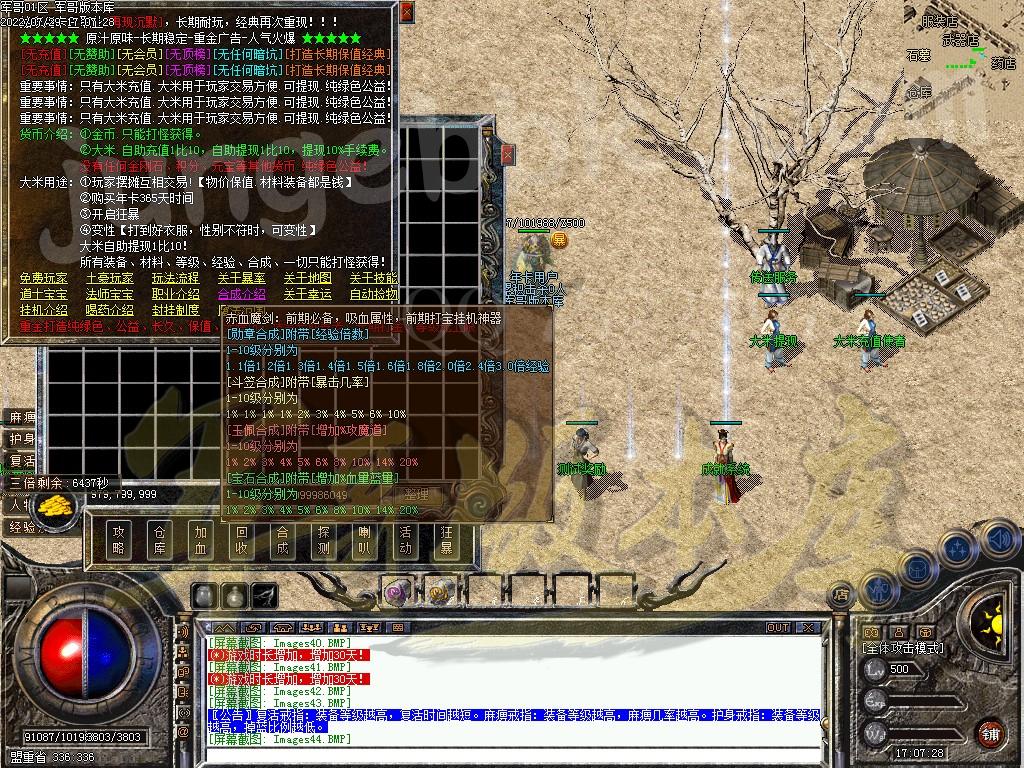The image size is (1024, 768).
Task: Activate the 狂暴 berserk button
Action: 446,539
